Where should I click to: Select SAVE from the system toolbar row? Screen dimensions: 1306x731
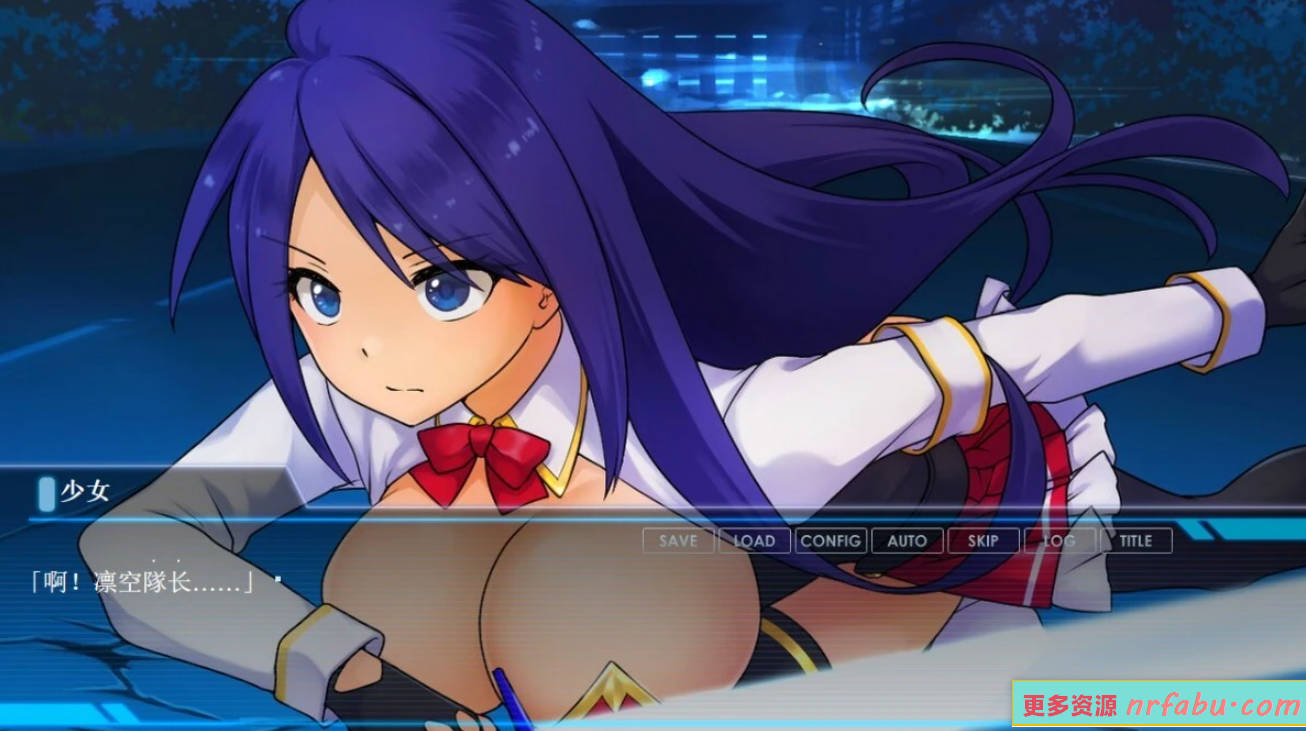(677, 541)
